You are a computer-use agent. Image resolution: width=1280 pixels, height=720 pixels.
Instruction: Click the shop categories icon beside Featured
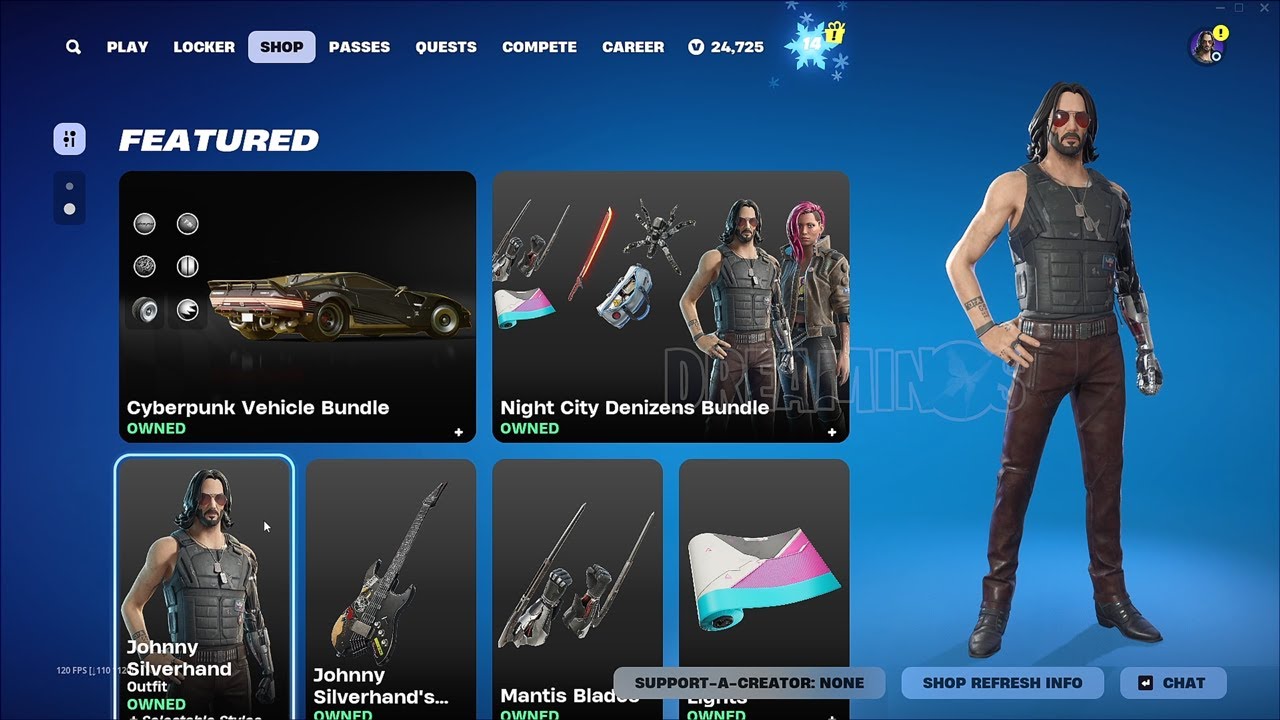click(69, 138)
